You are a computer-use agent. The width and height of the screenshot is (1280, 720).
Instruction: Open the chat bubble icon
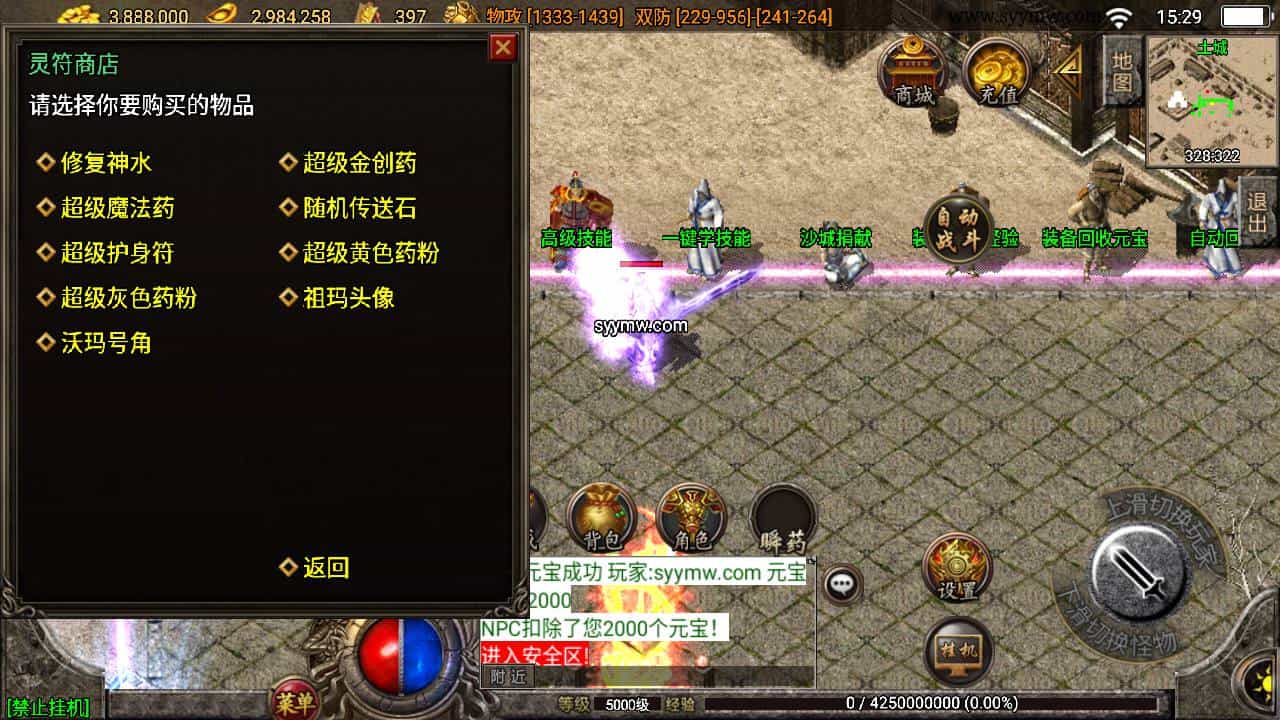[x=843, y=585]
